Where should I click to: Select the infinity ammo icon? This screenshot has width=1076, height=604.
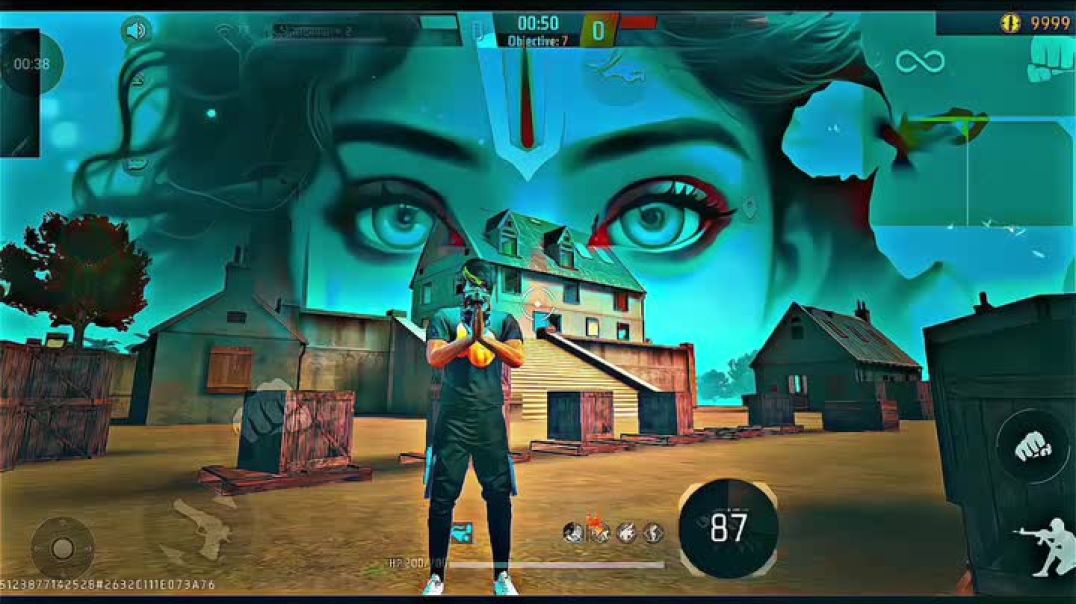(920, 62)
